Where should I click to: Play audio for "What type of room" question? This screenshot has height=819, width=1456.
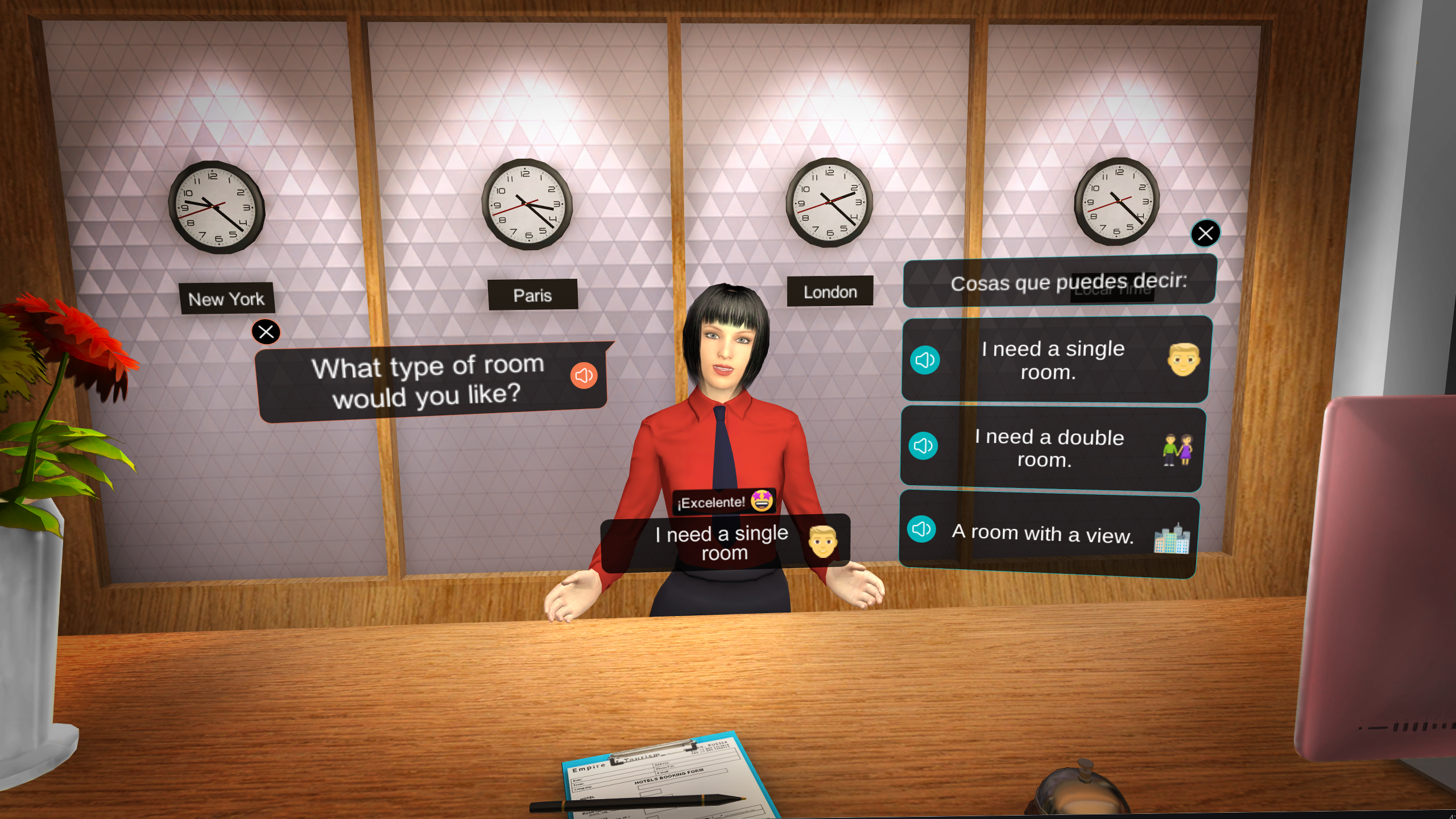click(584, 375)
